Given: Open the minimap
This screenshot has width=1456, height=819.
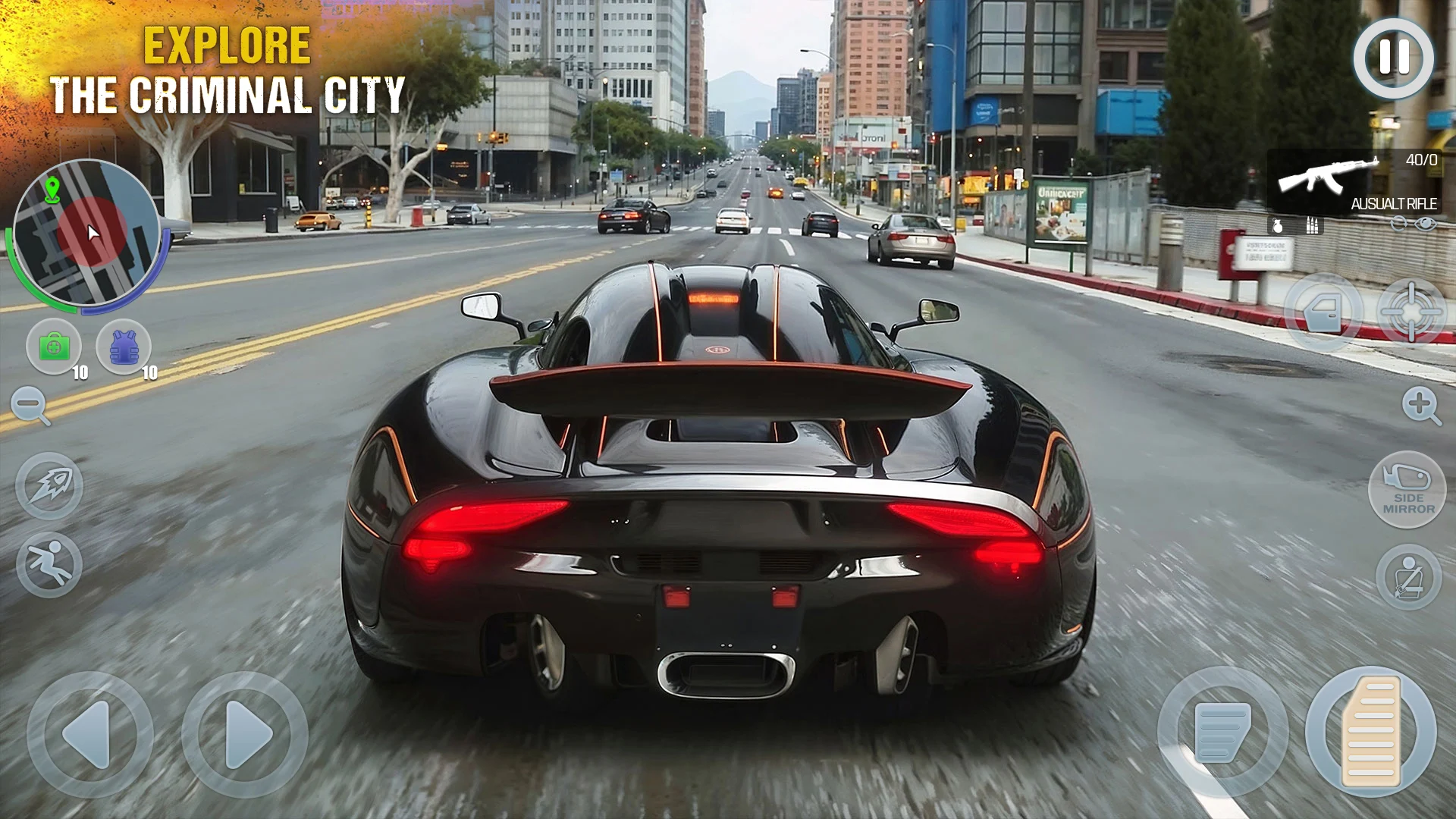Looking at the screenshot, I should tap(91, 231).
